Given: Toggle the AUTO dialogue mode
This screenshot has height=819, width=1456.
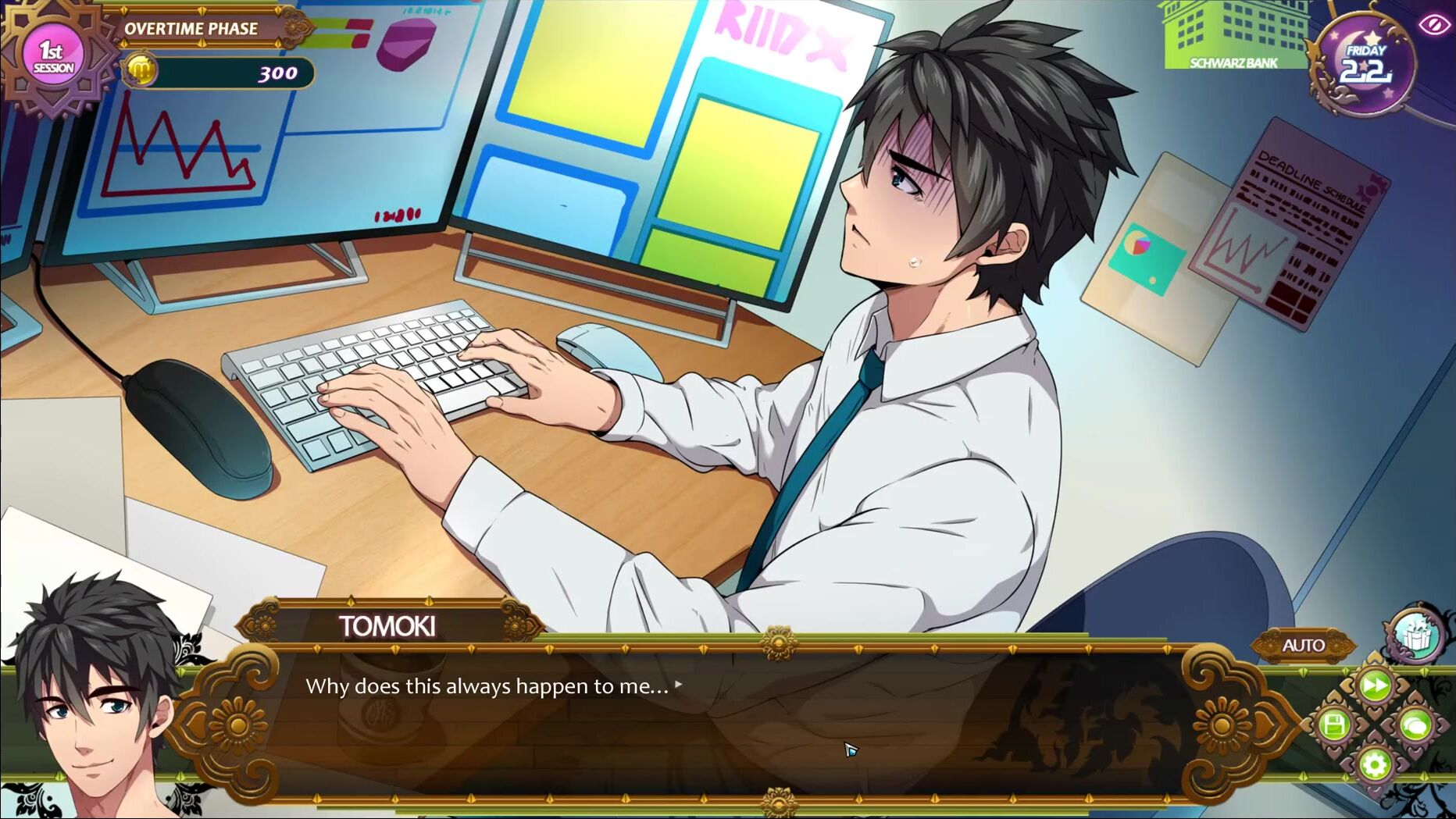Looking at the screenshot, I should tap(1303, 646).
